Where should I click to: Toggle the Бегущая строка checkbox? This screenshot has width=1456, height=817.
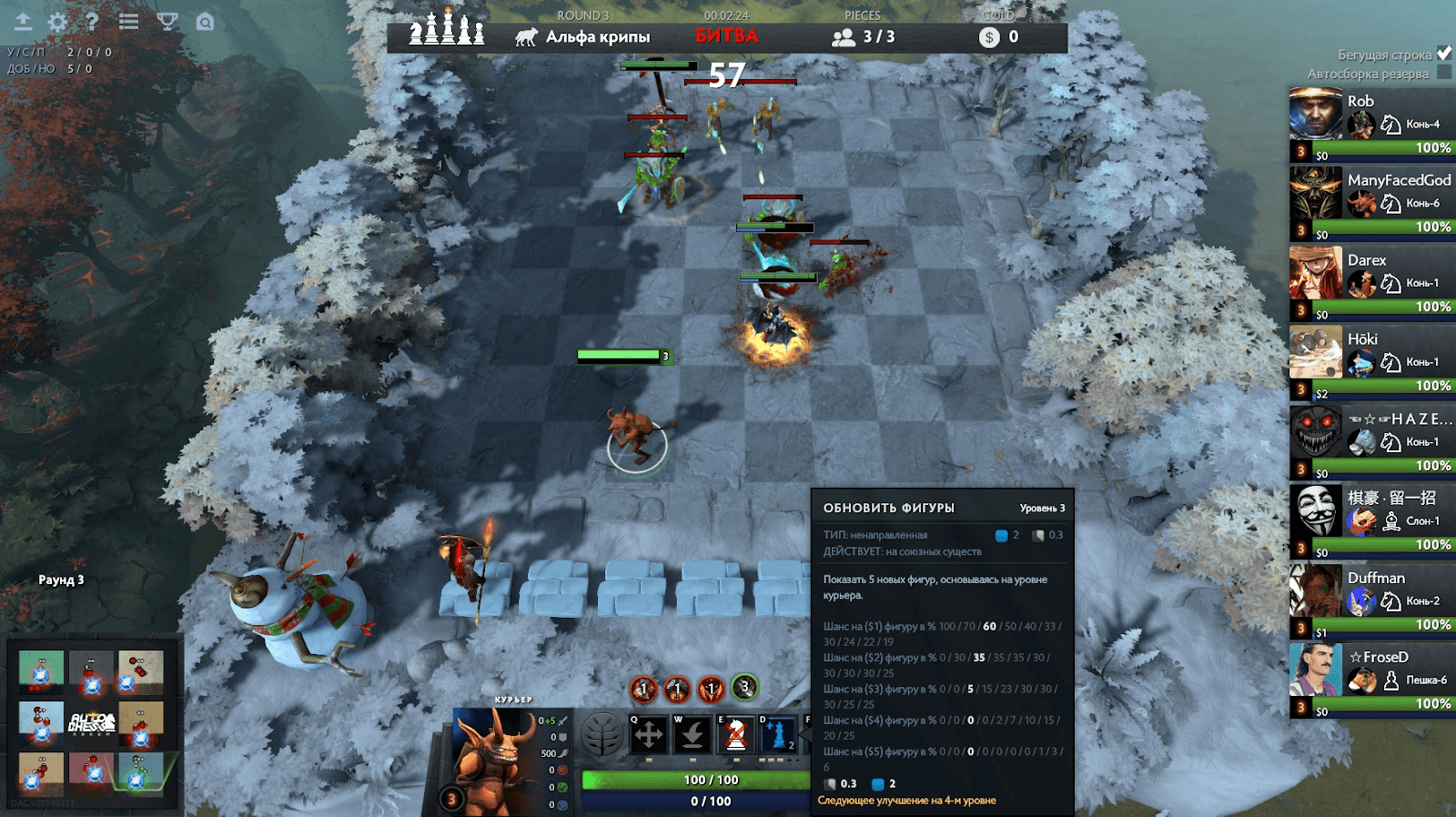pyautogui.click(x=1444, y=54)
